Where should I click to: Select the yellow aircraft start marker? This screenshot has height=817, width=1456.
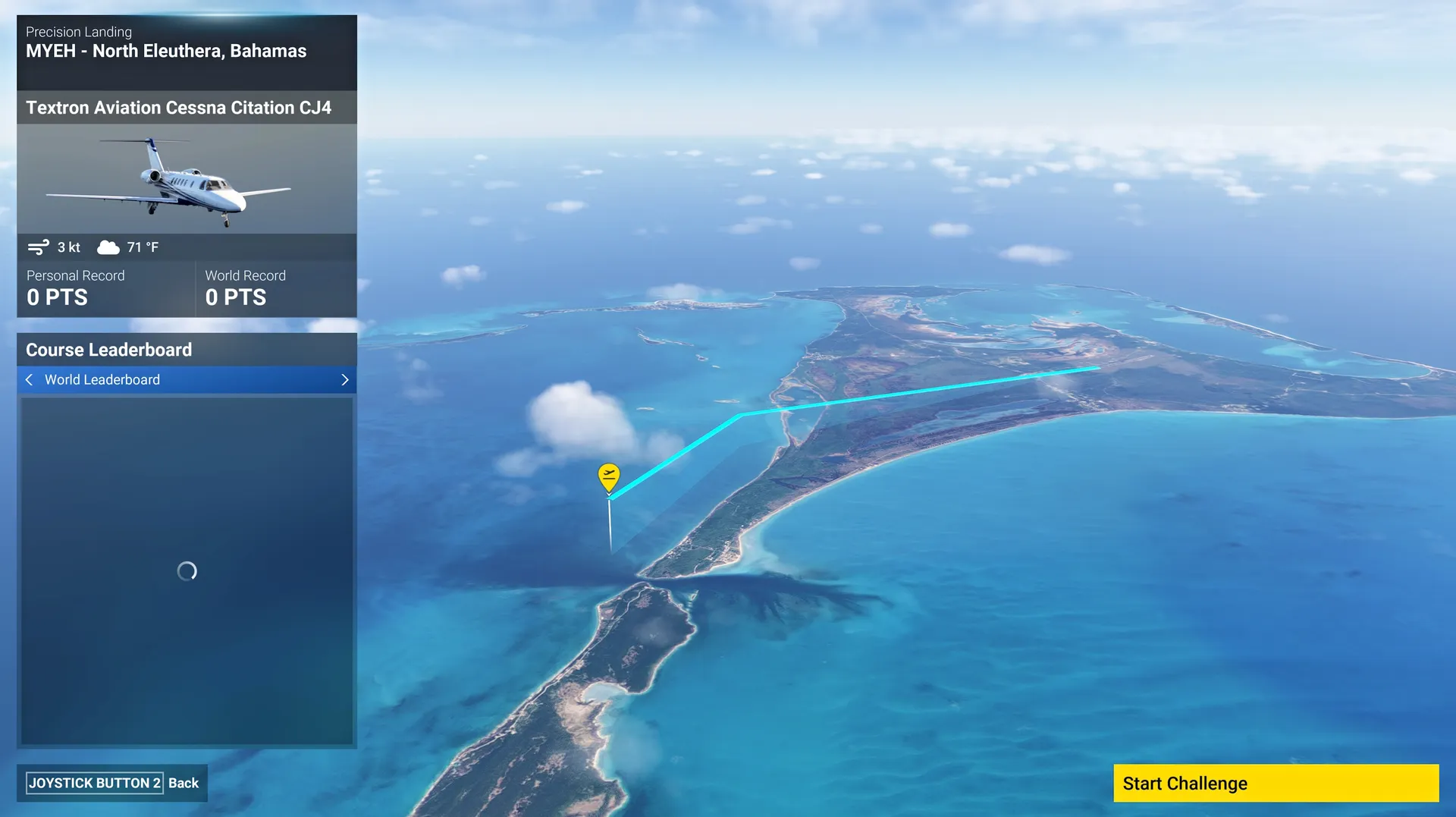608,476
